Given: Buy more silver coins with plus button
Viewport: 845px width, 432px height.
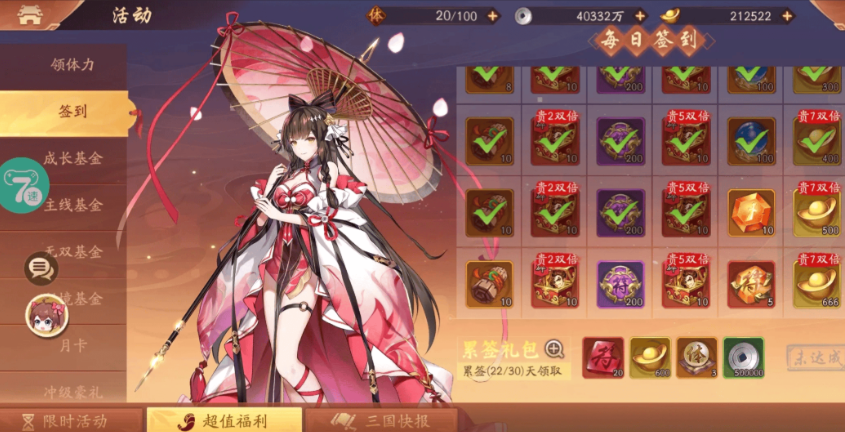Looking at the screenshot, I should [x=640, y=16].
